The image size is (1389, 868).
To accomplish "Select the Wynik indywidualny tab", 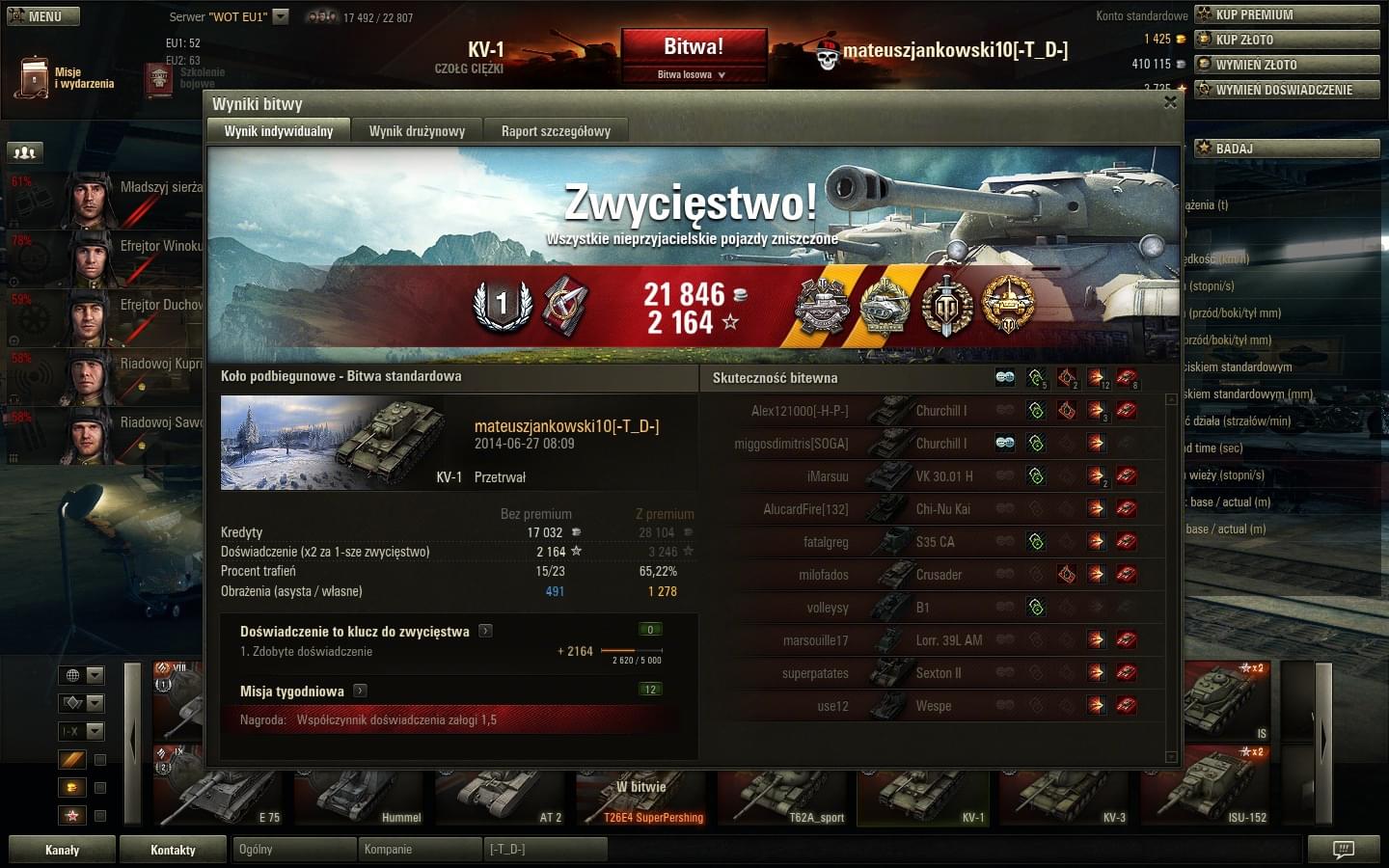I will coord(278,131).
